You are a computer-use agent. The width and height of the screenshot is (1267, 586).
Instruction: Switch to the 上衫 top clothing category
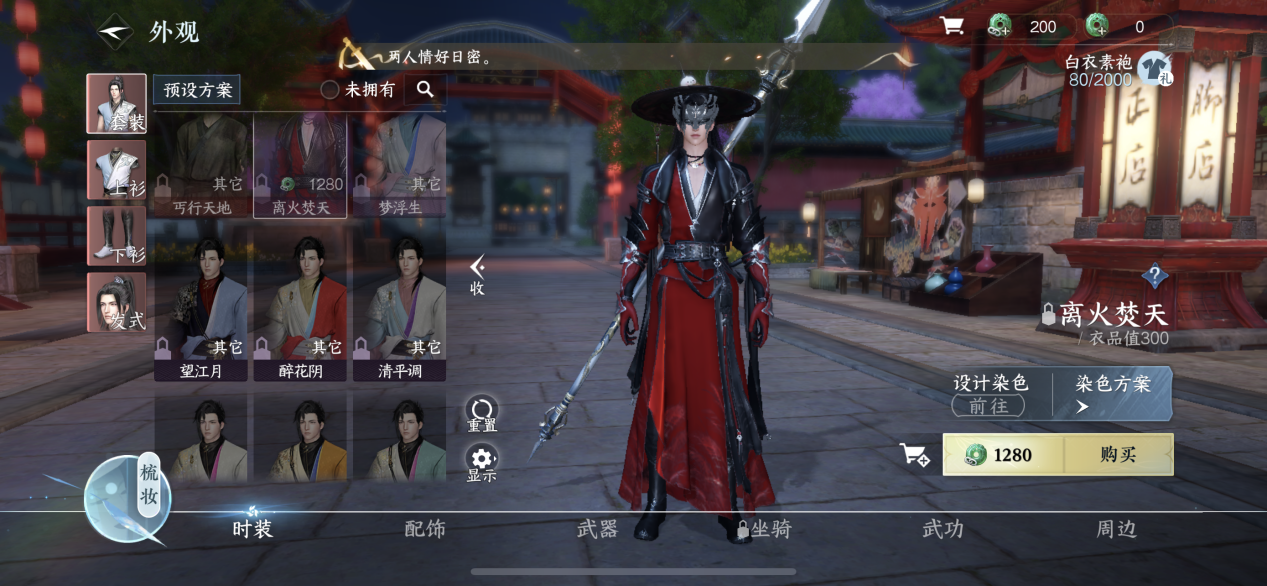click(x=116, y=170)
